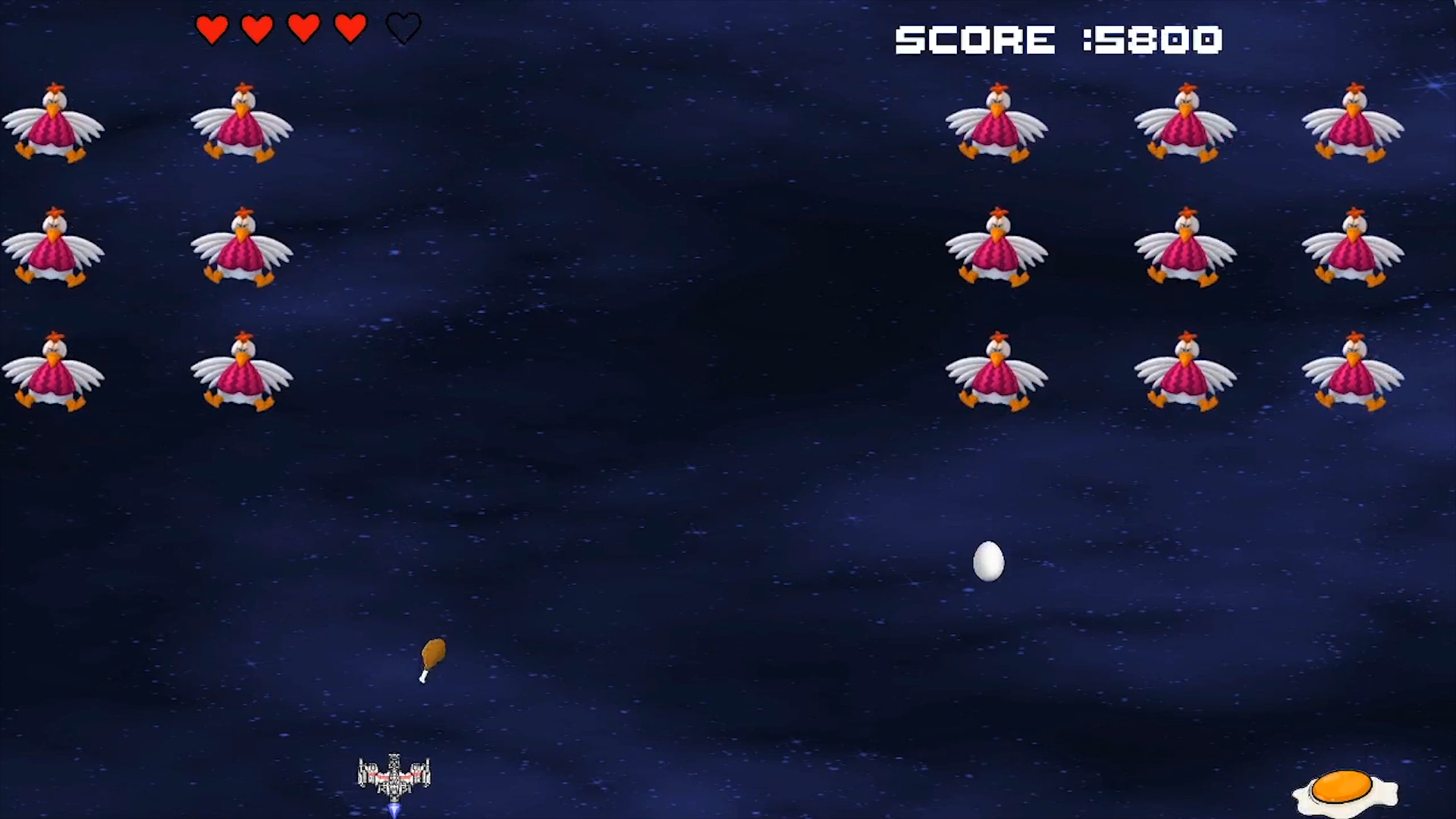Click the third red heart icon
1456x819 pixels.
[305, 29]
